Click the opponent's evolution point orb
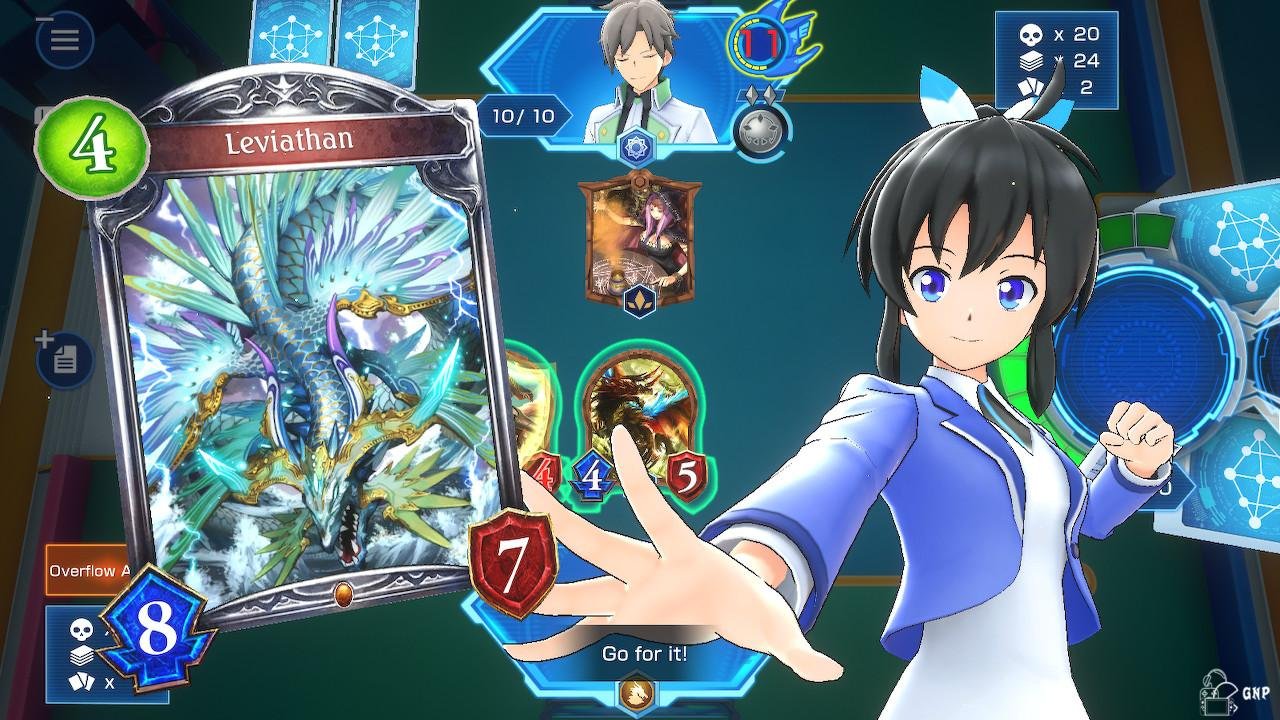Viewport: 1280px width, 720px height. [x=761, y=128]
